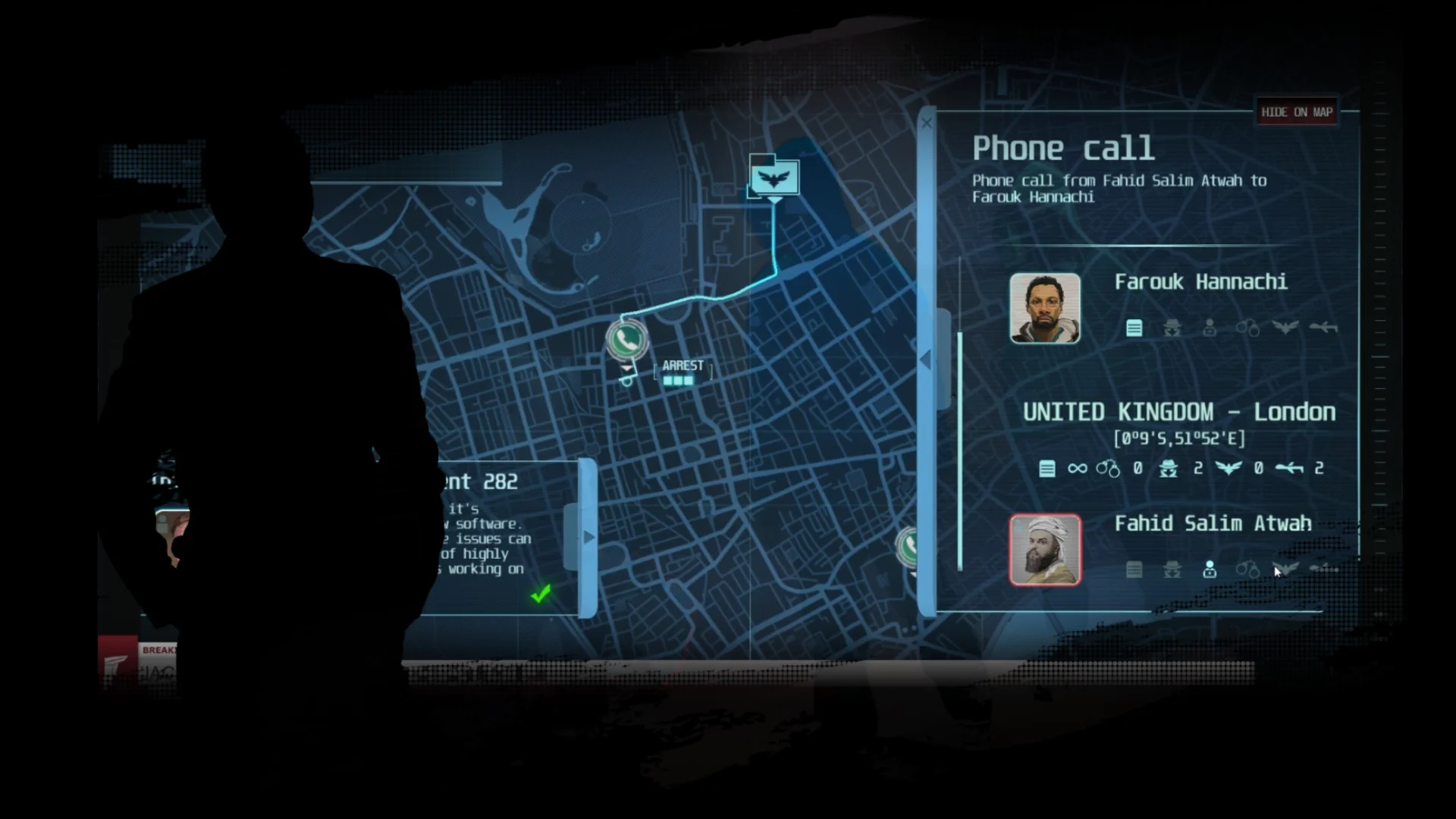Viewport: 1456px width, 819px height.
Task: Click the ARREST progress bar on the map
Action: click(677, 380)
